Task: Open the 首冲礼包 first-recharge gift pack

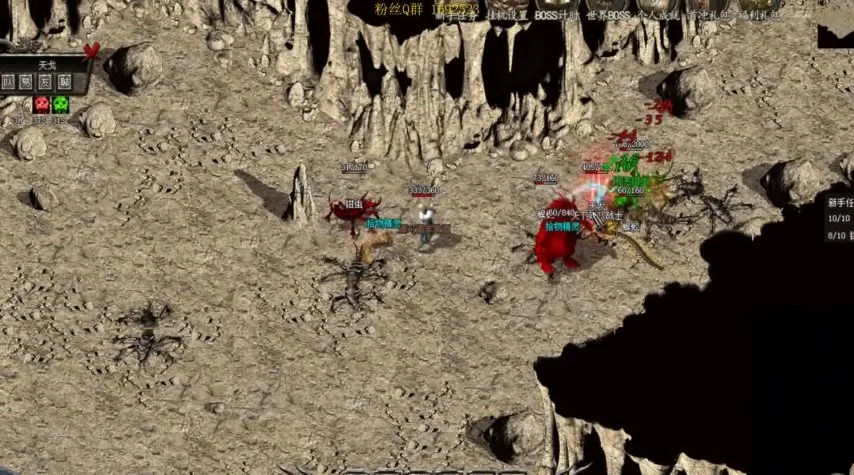Action: (x=706, y=16)
